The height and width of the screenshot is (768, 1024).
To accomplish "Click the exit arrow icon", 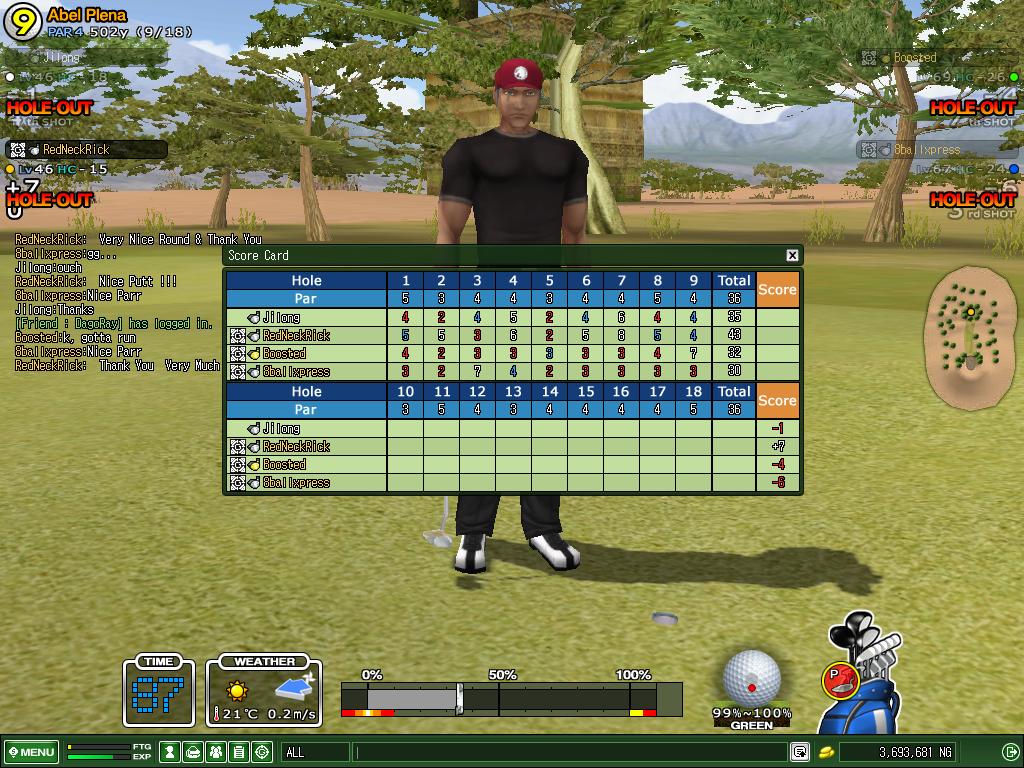I will click(1010, 752).
